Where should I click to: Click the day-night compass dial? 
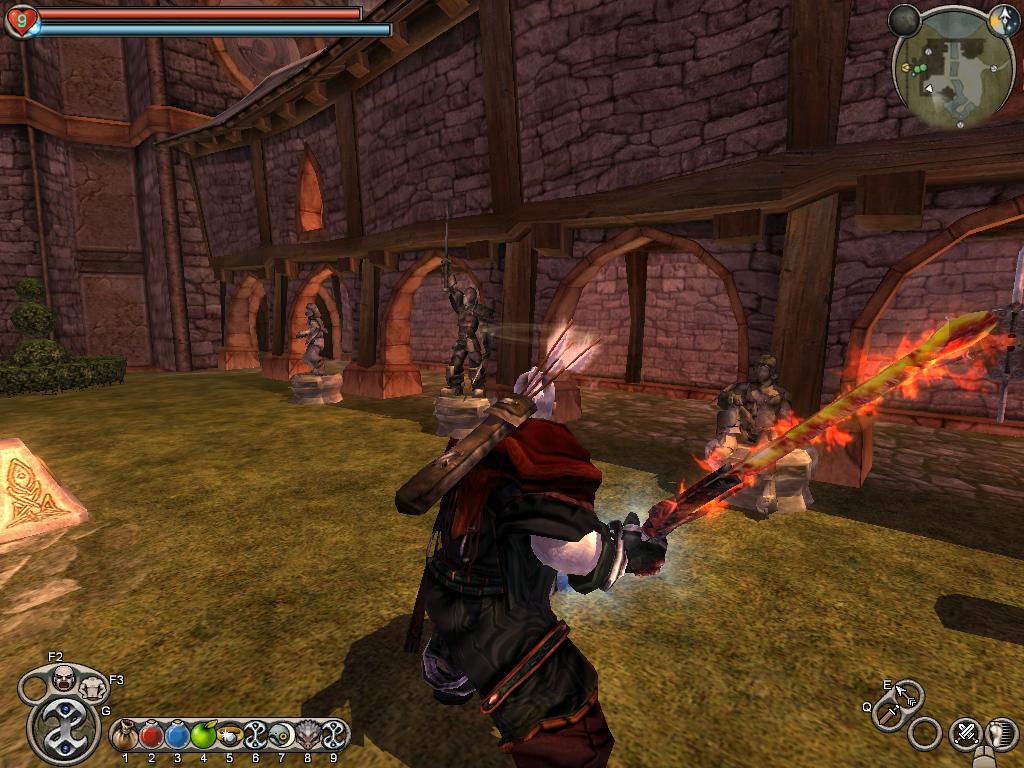1003,20
